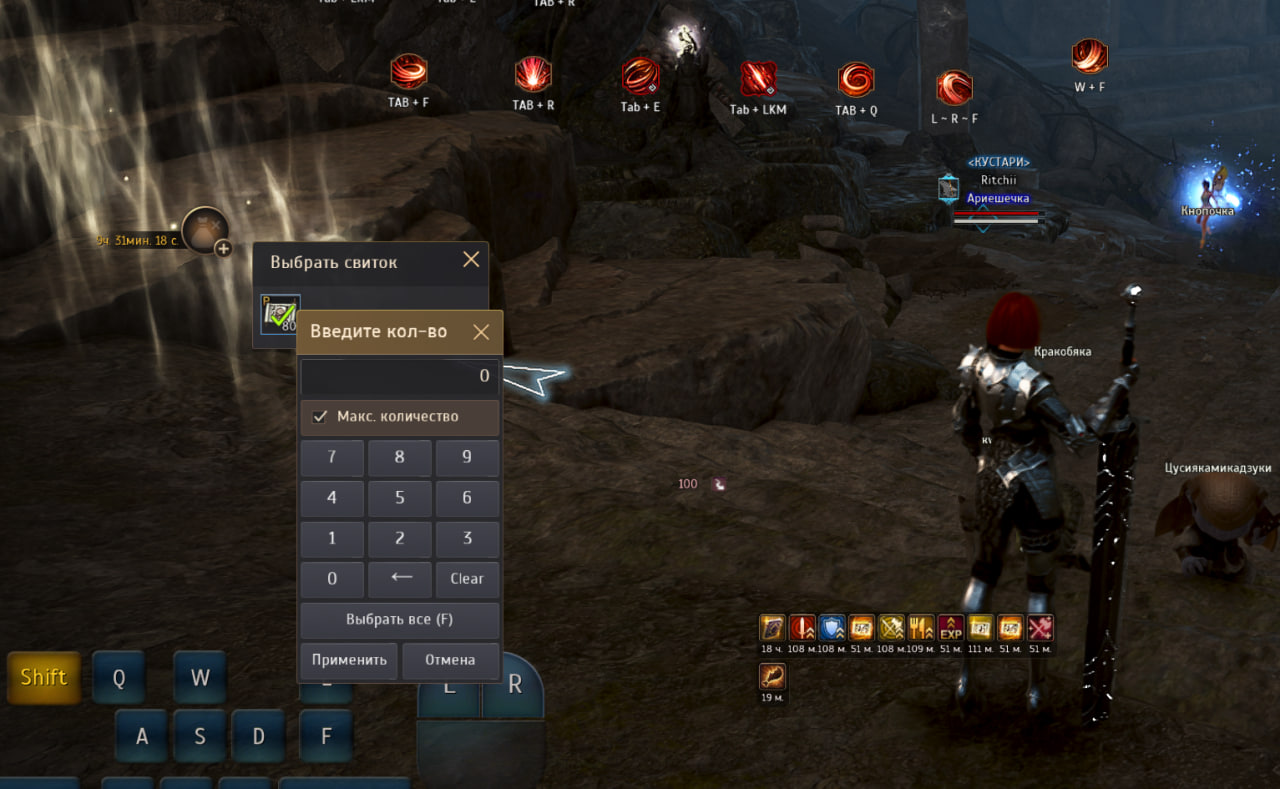Confirm quantity with Применить button
Image resolution: width=1280 pixels, height=789 pixels.
pyautogui.click(x=349, y=661)
